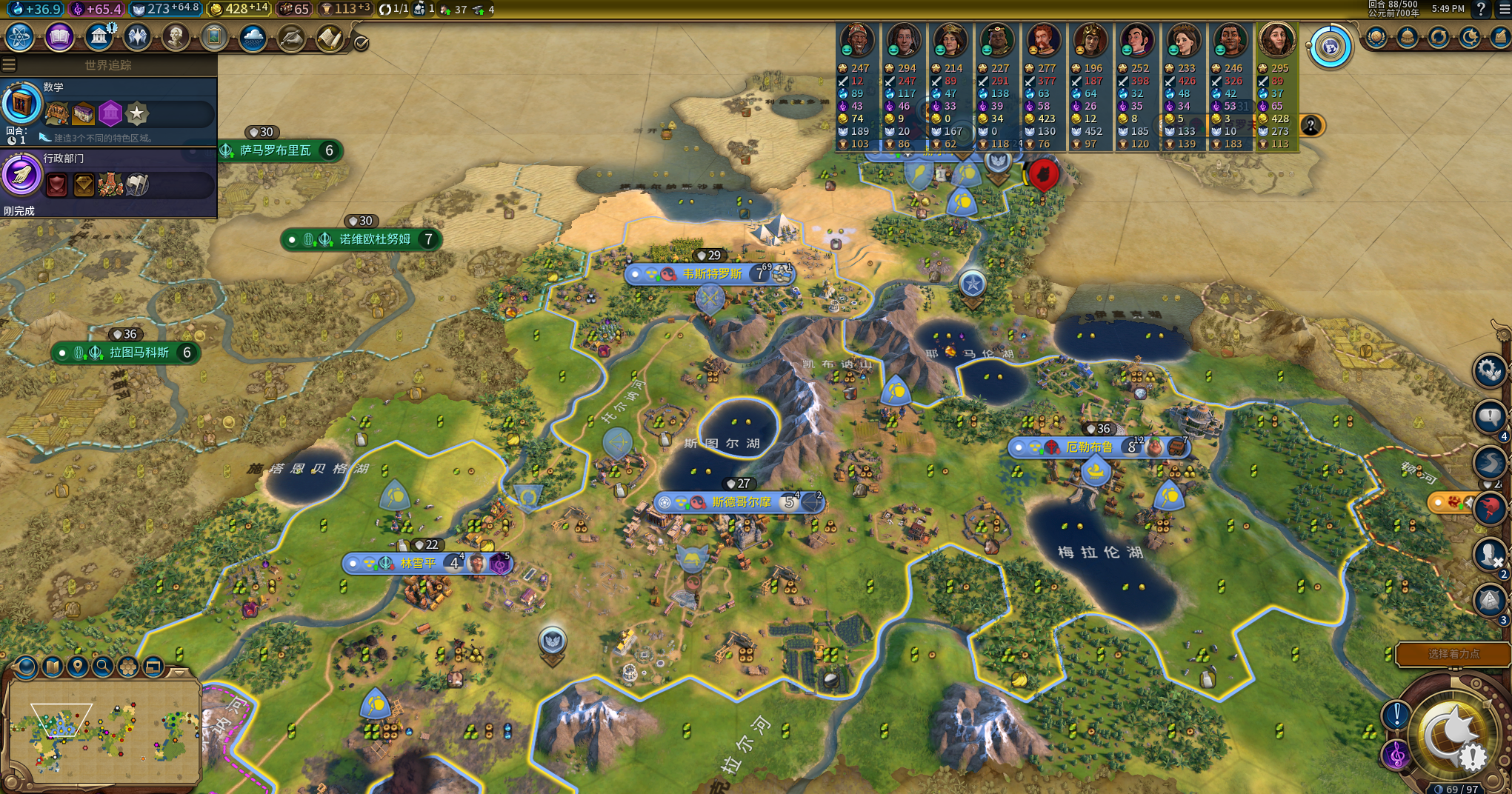This screenshot has height=794, width=1512.
Task: Open the map pin placement tool
Action: tap(77, 667)
